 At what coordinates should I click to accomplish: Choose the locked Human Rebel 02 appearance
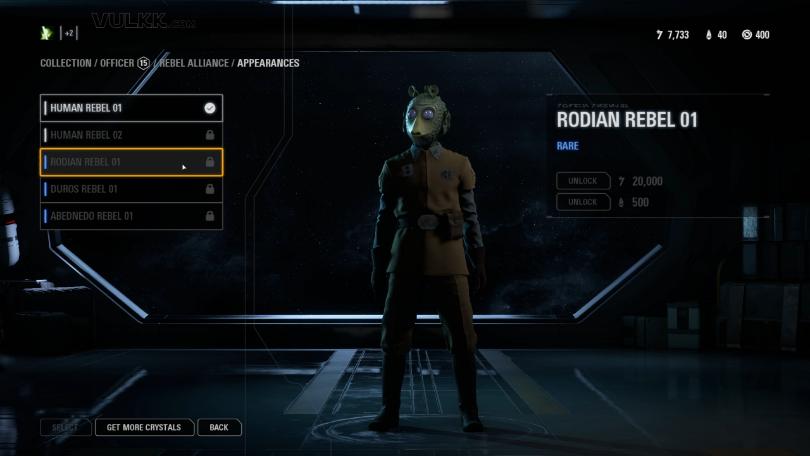(130, 135)
